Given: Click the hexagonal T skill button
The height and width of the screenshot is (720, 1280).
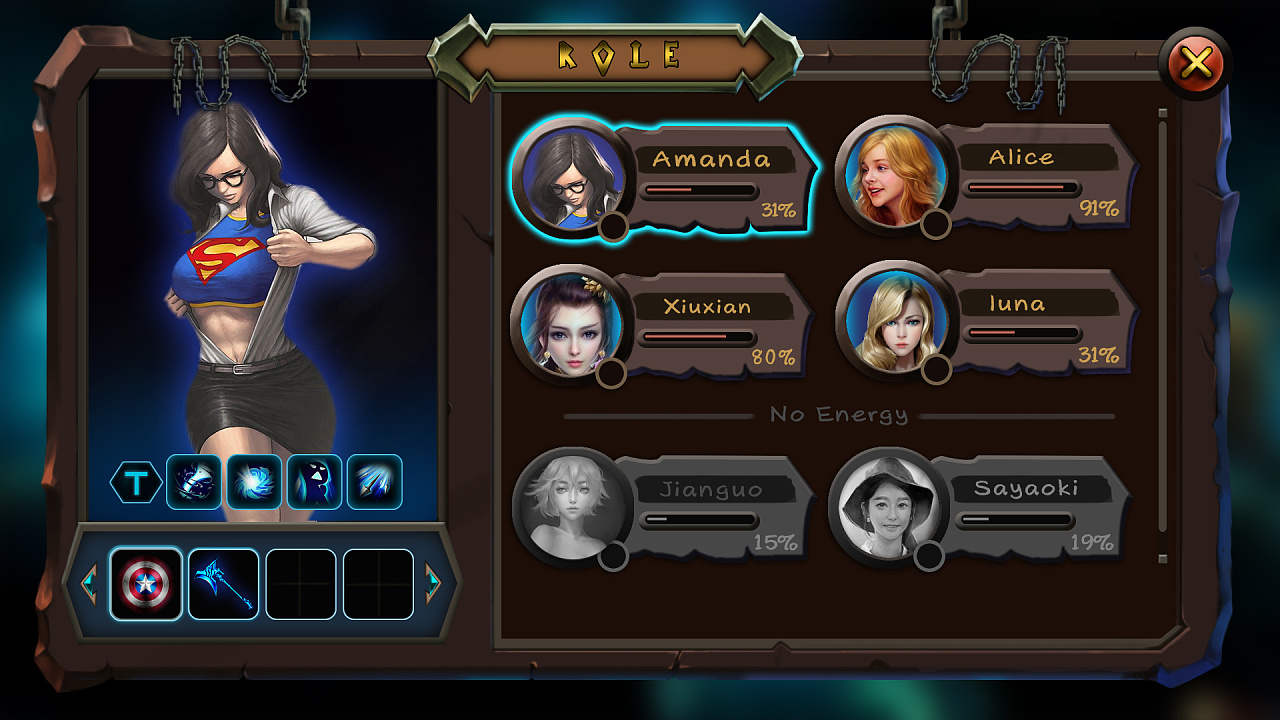Looking at the screenshot, I should tap(137, 483).
